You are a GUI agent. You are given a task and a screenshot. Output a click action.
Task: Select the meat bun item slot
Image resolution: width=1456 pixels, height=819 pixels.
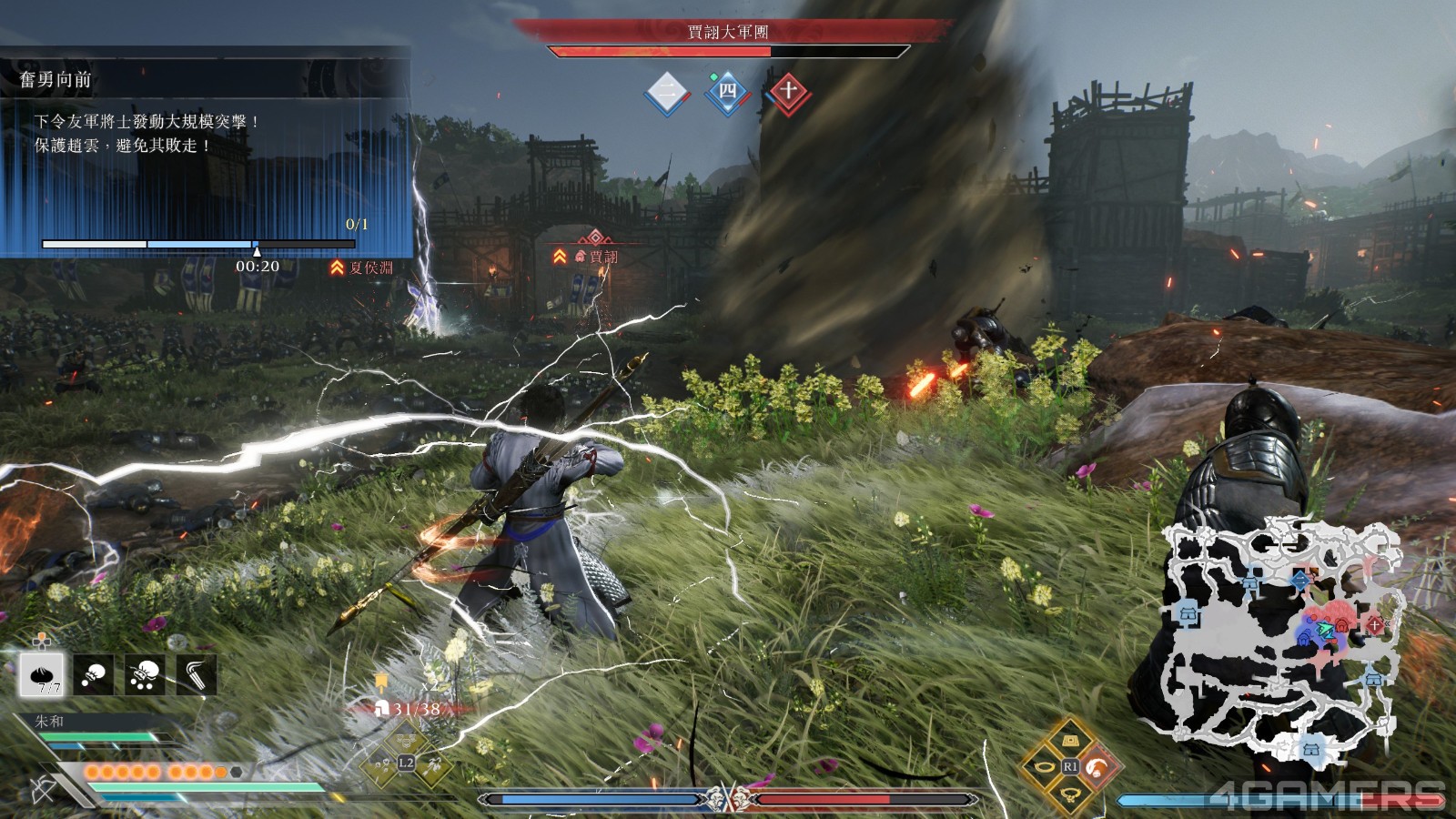42,674
